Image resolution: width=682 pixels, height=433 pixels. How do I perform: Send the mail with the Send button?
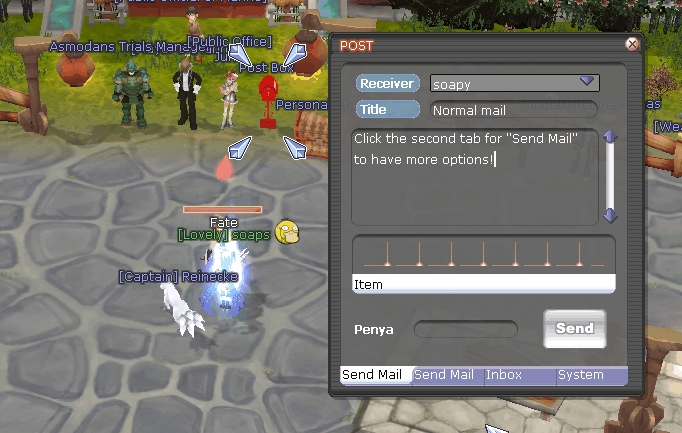point(574,328)
